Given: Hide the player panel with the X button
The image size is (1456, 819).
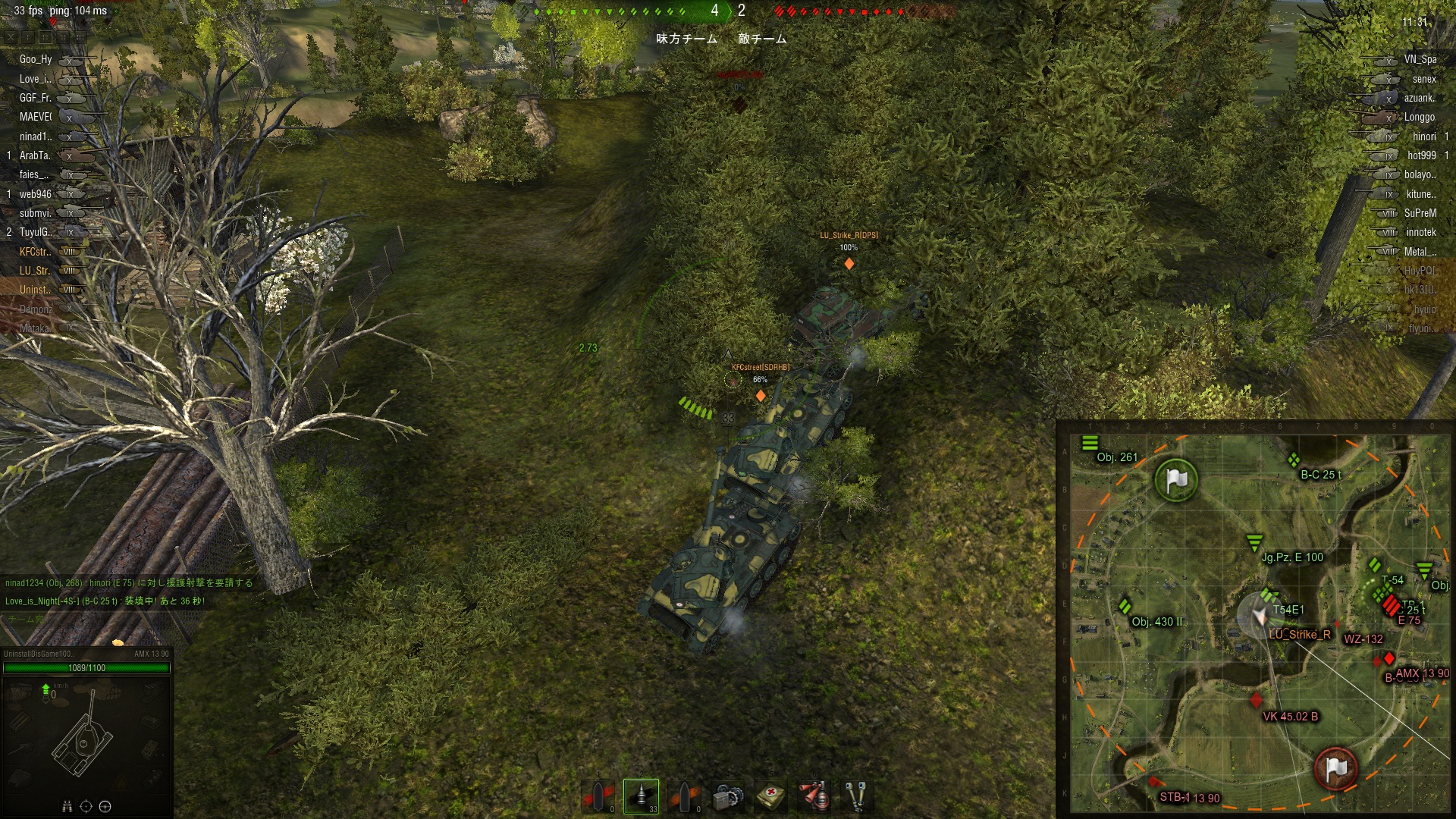Looking at the screenshot, I should (11, 36).
